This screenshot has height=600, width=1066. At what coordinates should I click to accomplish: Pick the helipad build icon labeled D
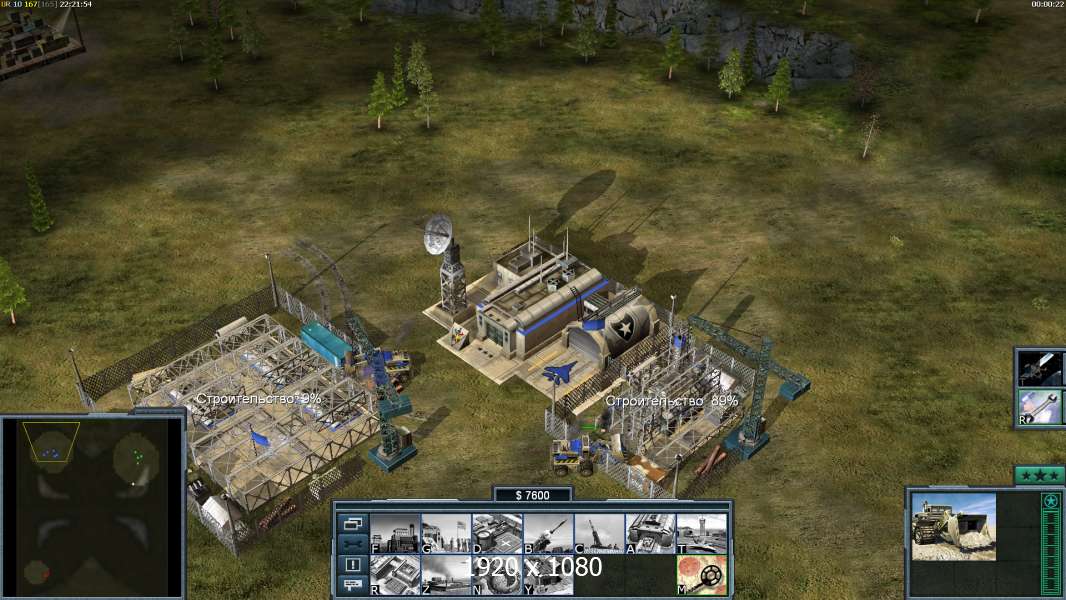click(x=497, y=533)
